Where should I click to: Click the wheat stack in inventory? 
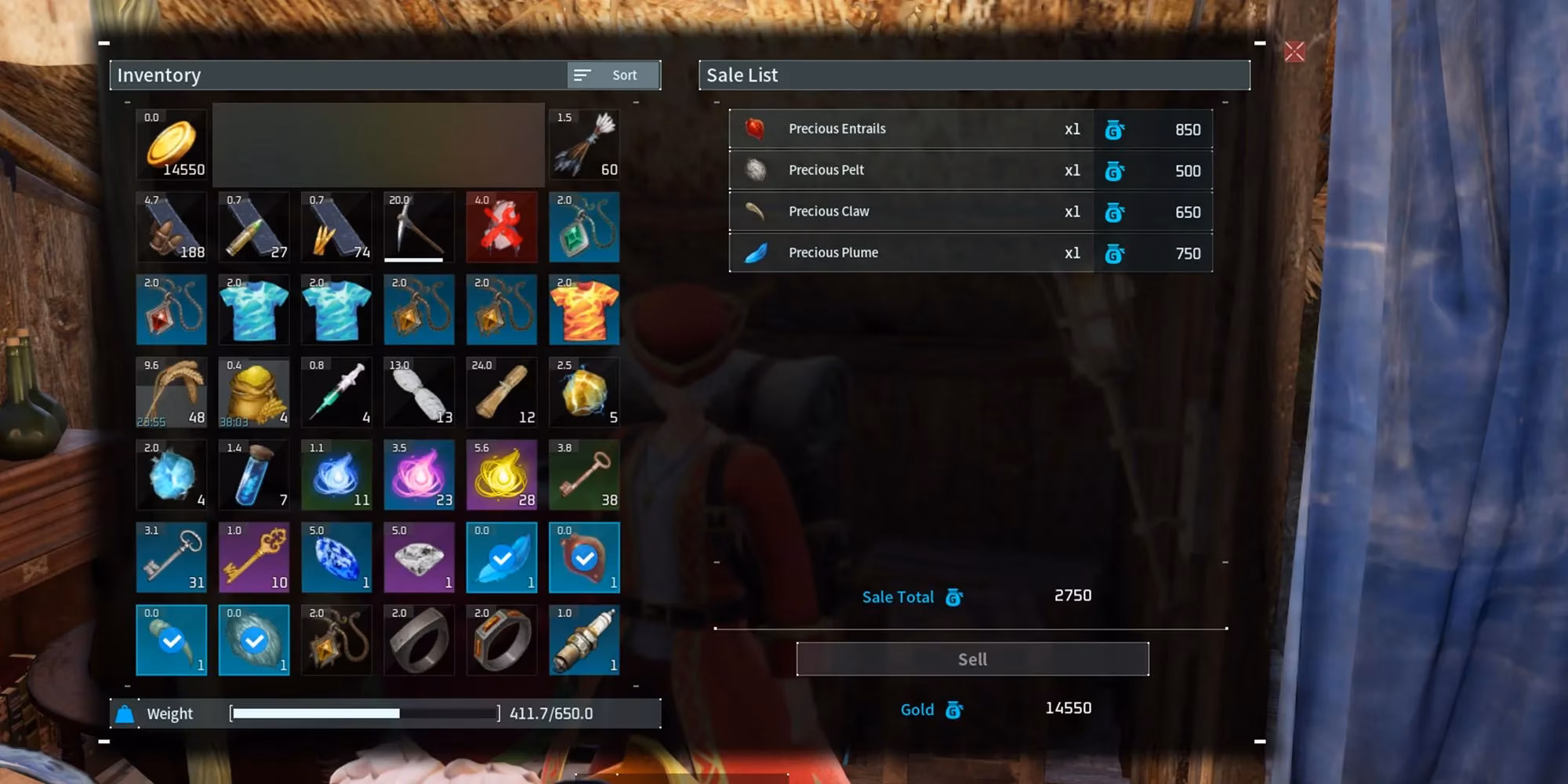(171, 392)
